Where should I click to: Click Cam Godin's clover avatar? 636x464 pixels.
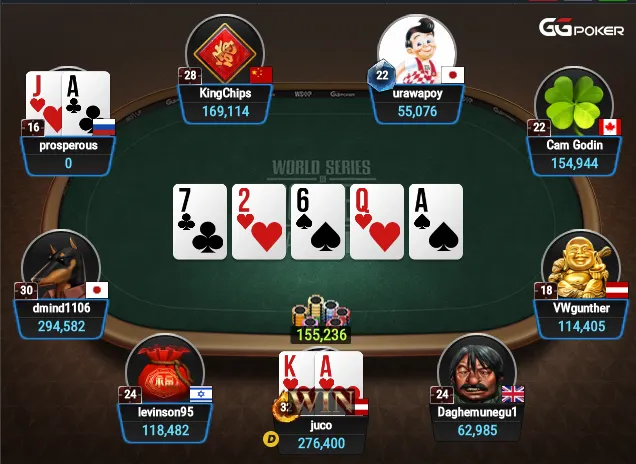click(573, 103)
